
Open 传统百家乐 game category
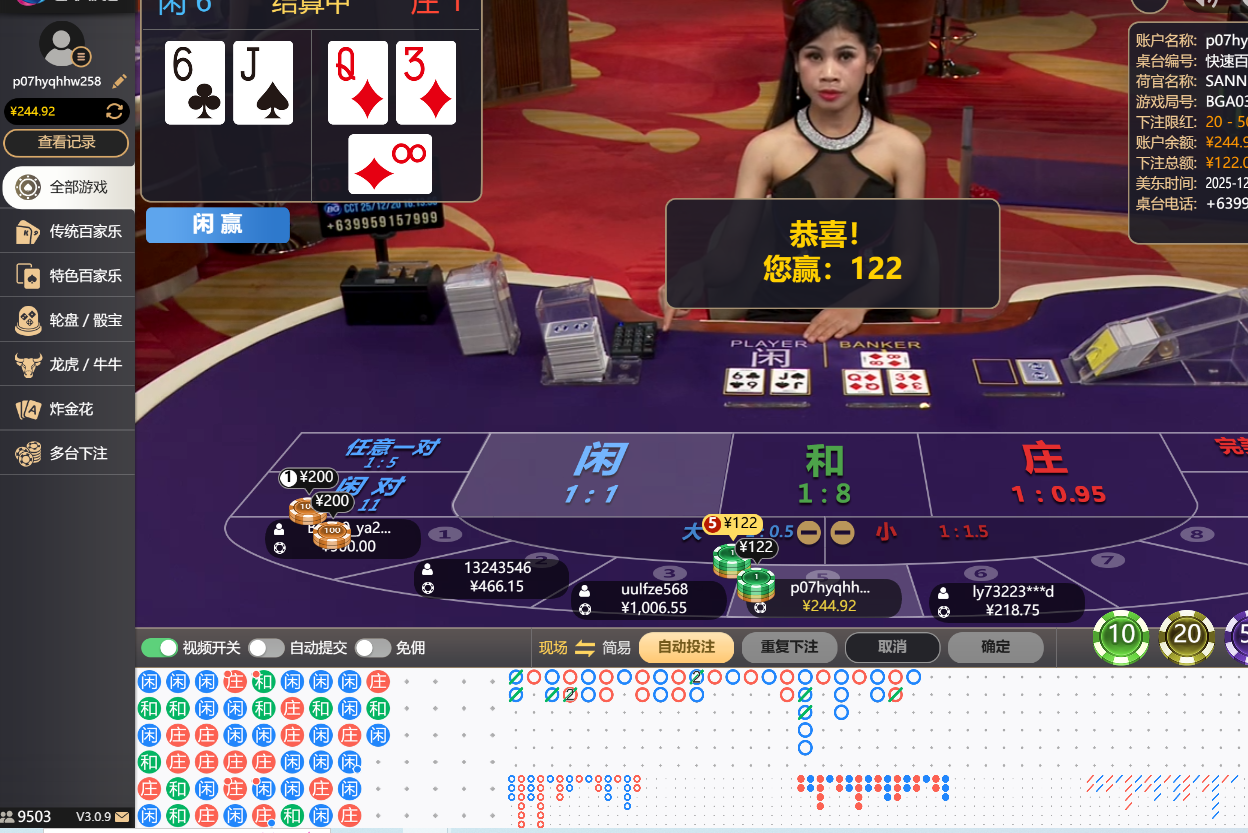click(67, 231)
